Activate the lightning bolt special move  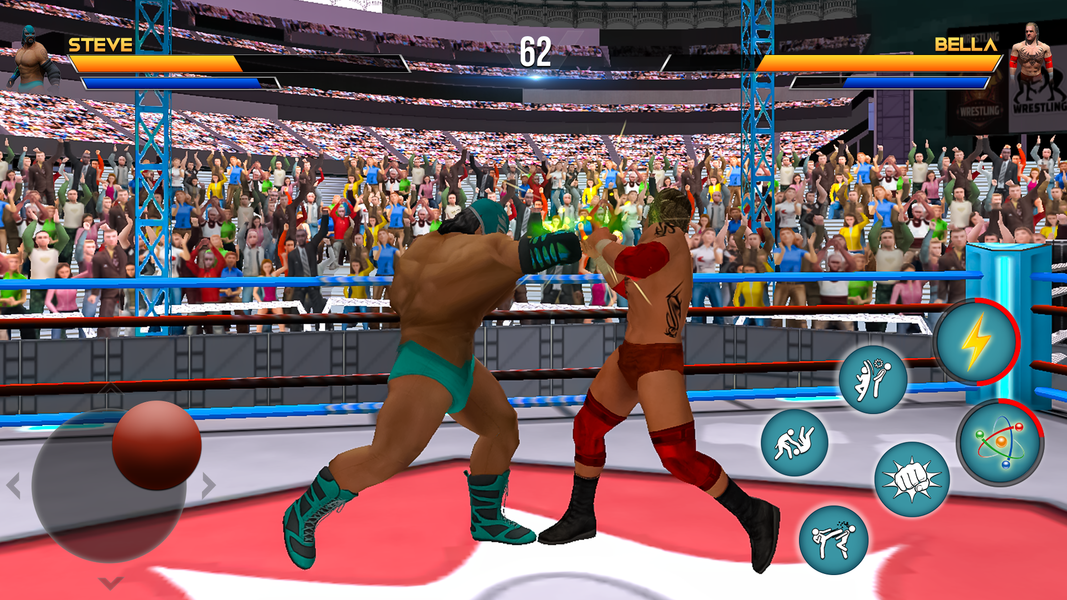(975, 343)
